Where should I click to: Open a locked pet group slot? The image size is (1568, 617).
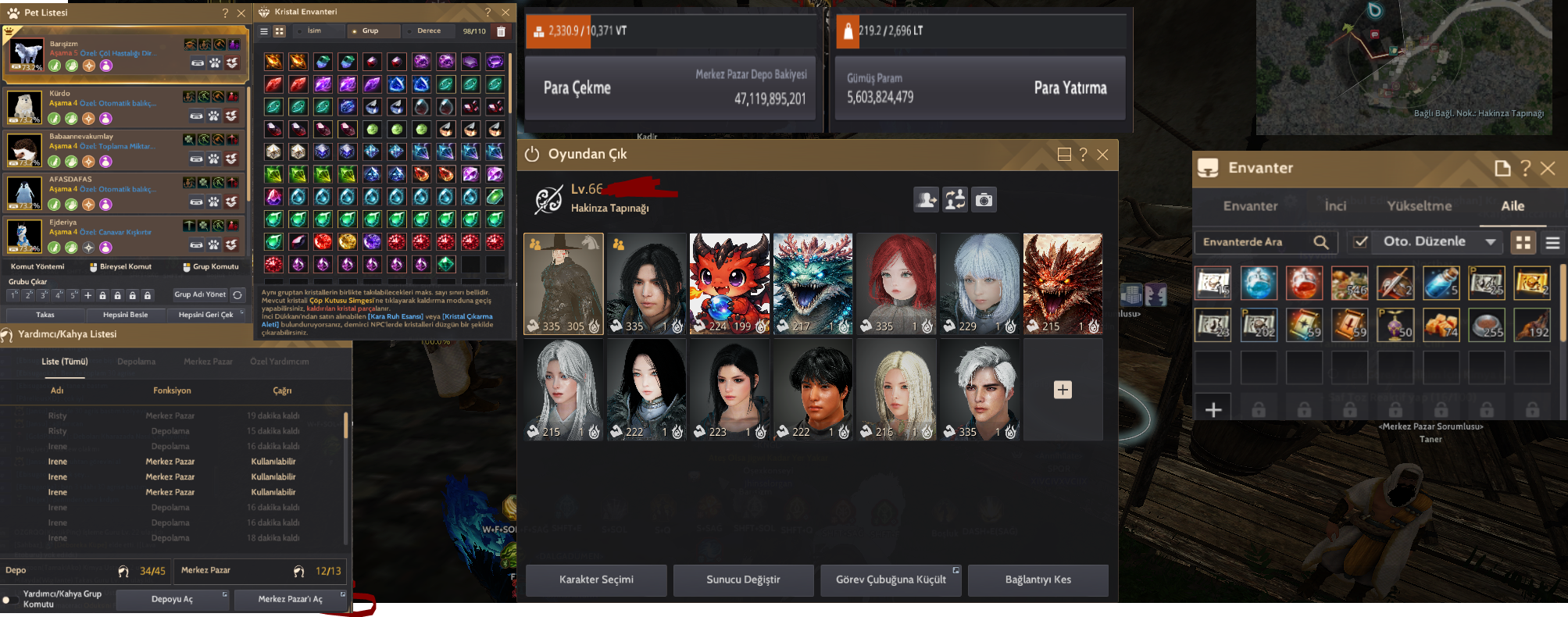(x=103, y=295)
